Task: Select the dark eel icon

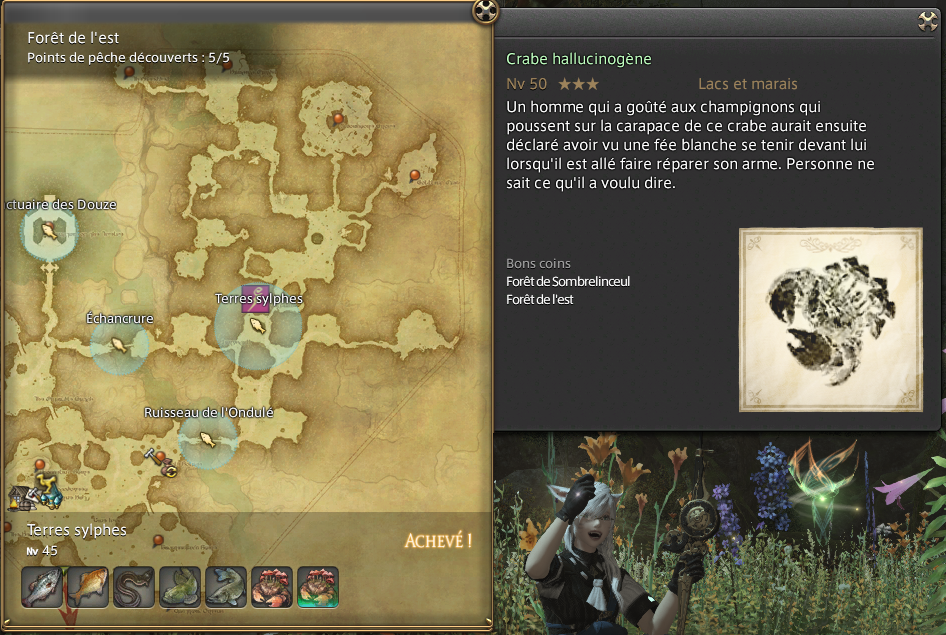Action: coord(133,587)
